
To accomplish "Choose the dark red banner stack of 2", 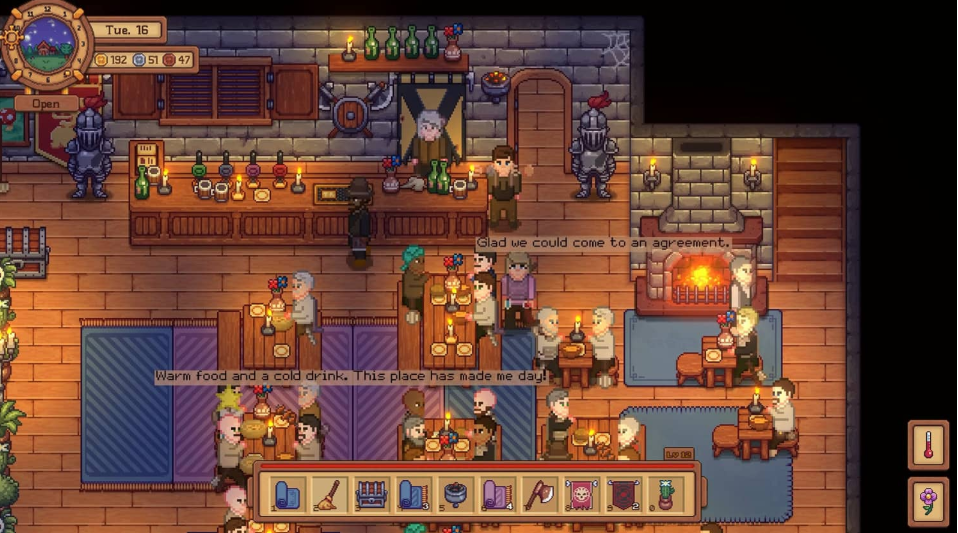I will tap(623, 494).
